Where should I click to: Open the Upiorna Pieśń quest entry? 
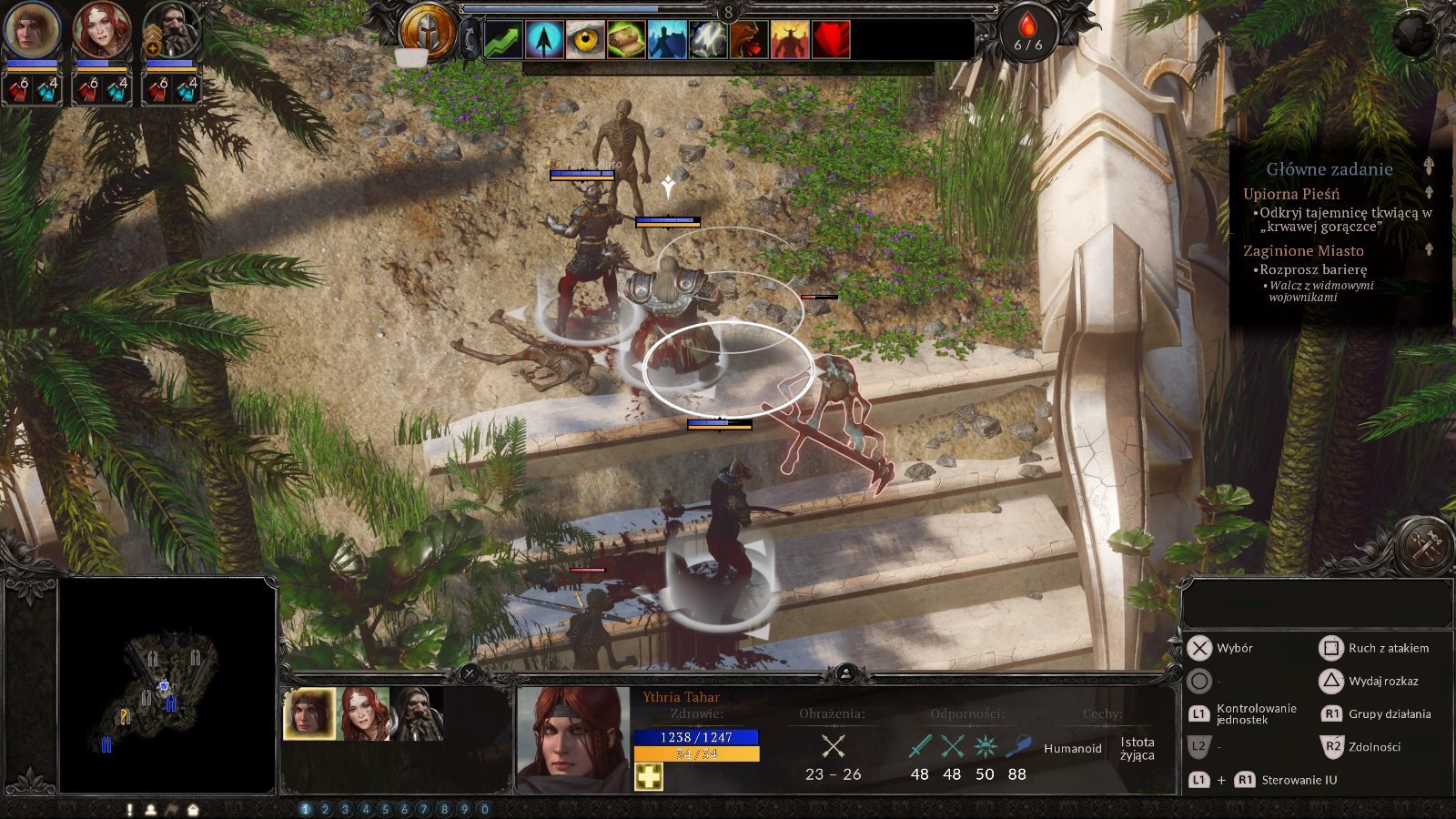1291,194
